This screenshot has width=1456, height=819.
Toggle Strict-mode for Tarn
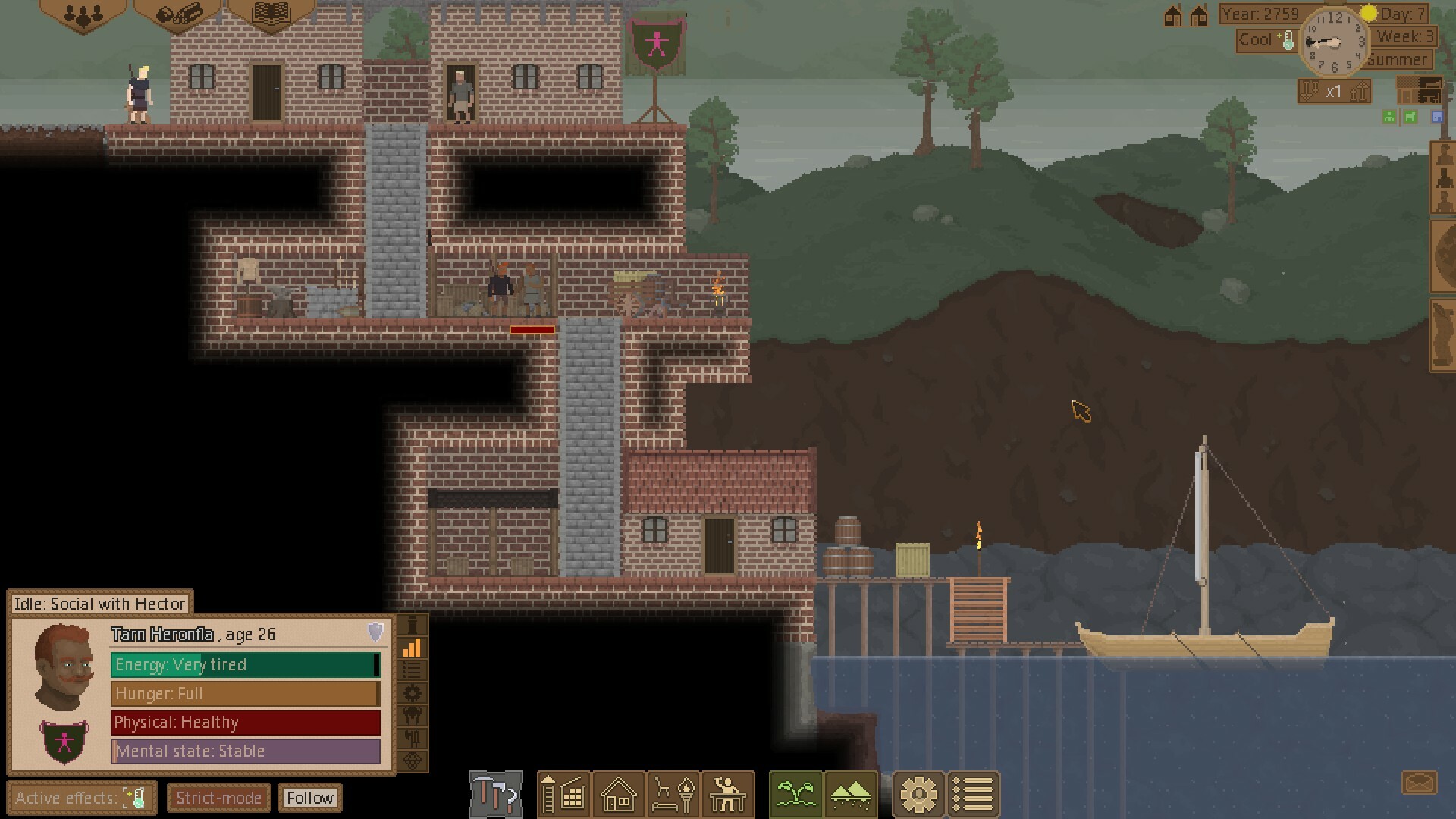coord(218,798)
